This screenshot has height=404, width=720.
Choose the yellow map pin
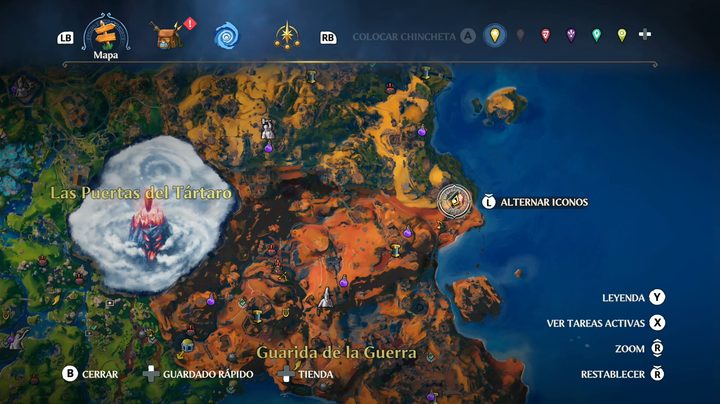(x=494, y=36)
